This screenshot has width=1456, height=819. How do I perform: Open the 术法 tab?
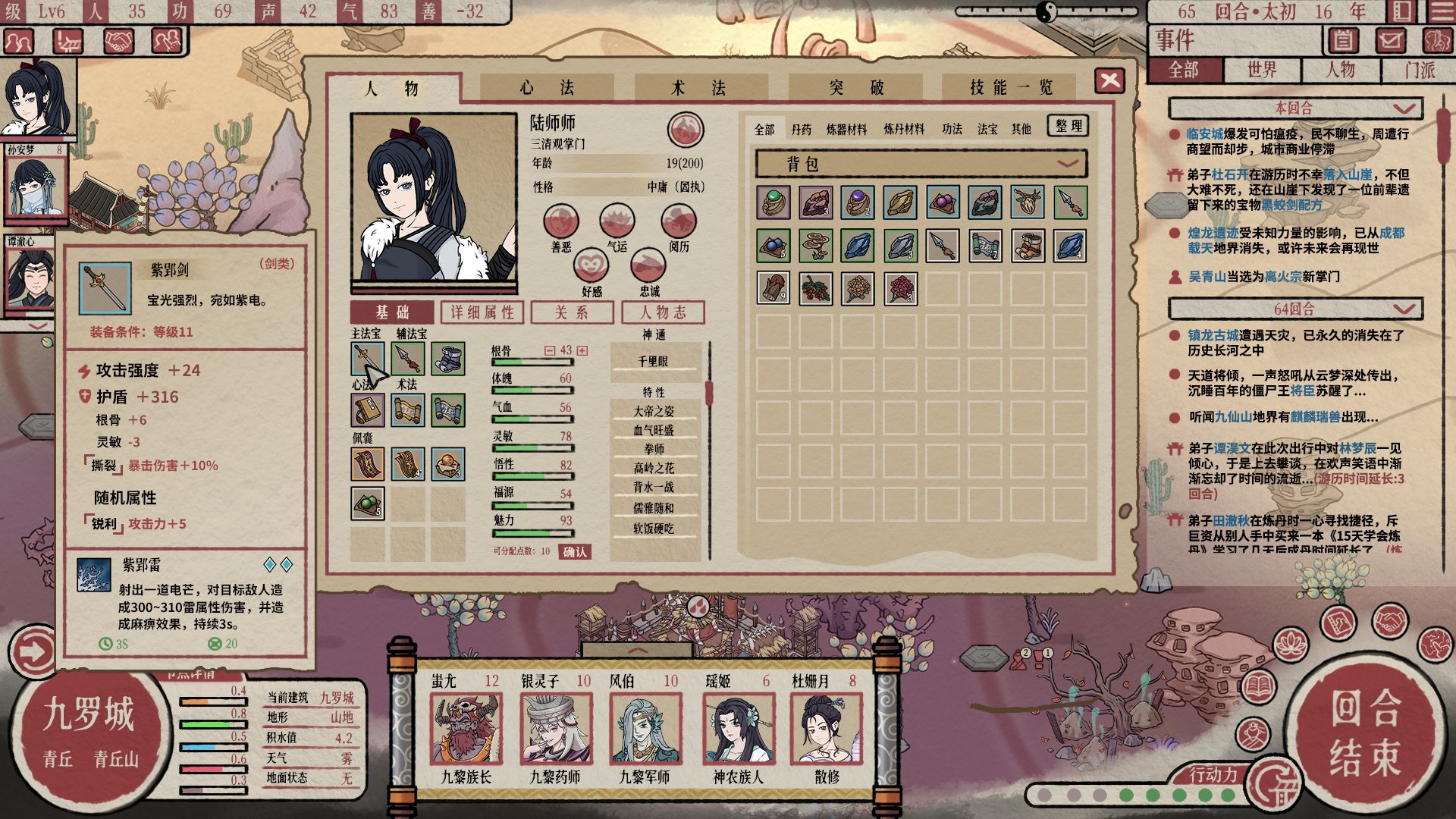pos(698,88)
